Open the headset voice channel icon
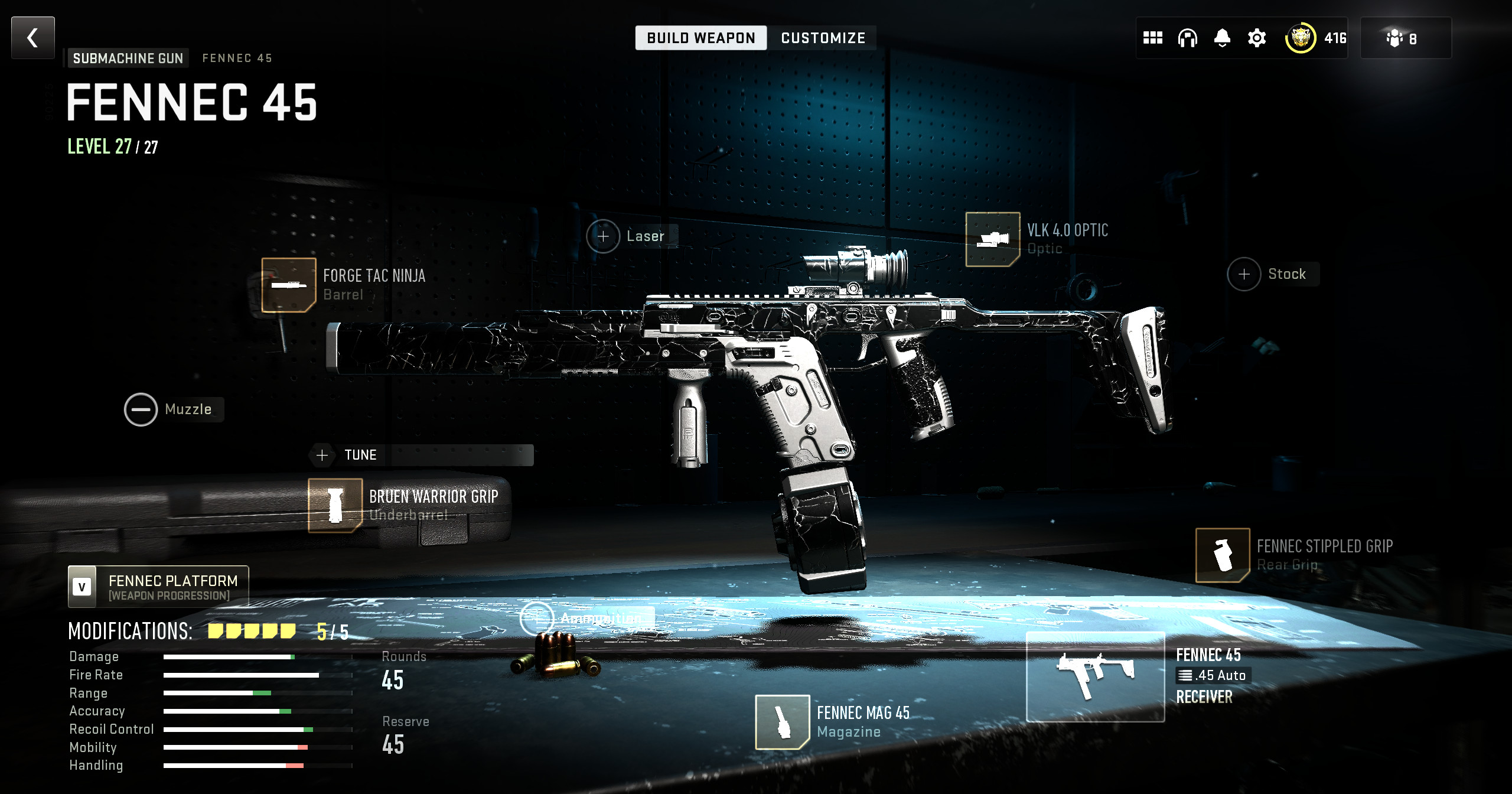 coord(1187,38)
